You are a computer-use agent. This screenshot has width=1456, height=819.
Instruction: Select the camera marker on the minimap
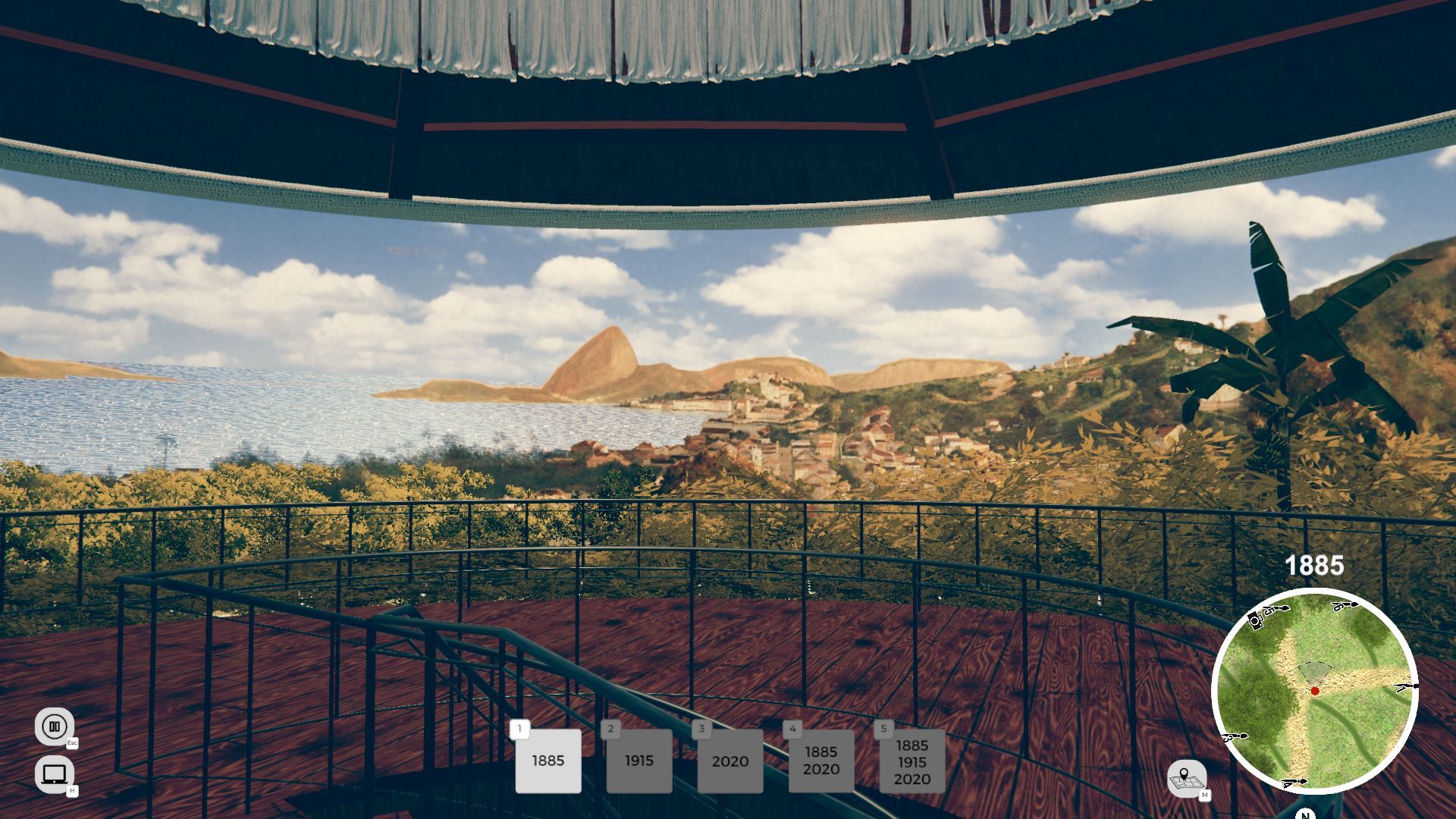click(x=1255, y=620)
